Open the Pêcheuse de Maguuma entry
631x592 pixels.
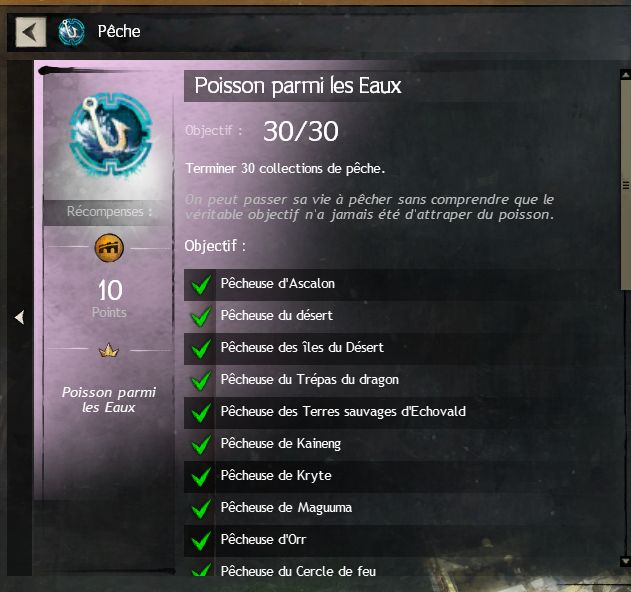click(x=285, y=508)
